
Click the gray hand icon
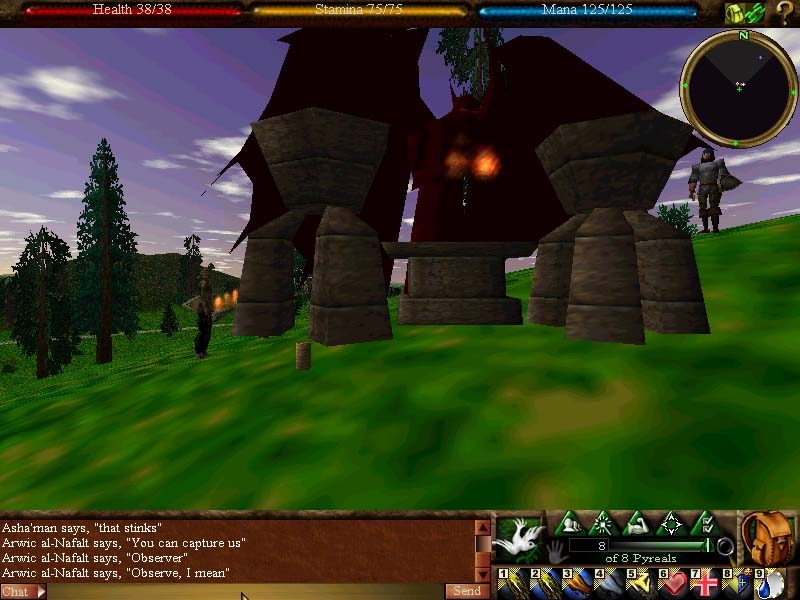pos(557,549)
